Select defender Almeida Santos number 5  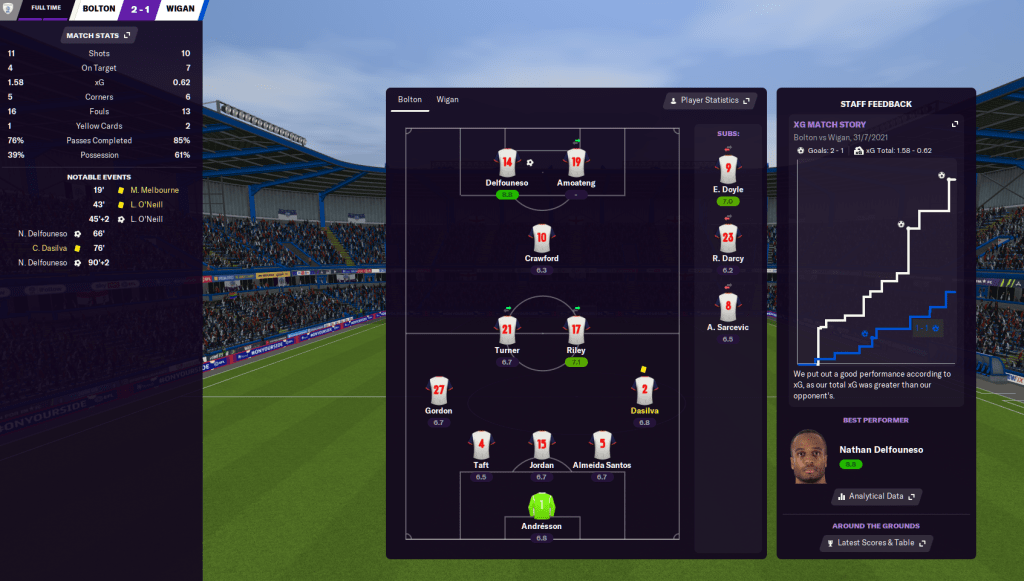tap(601, 443)
